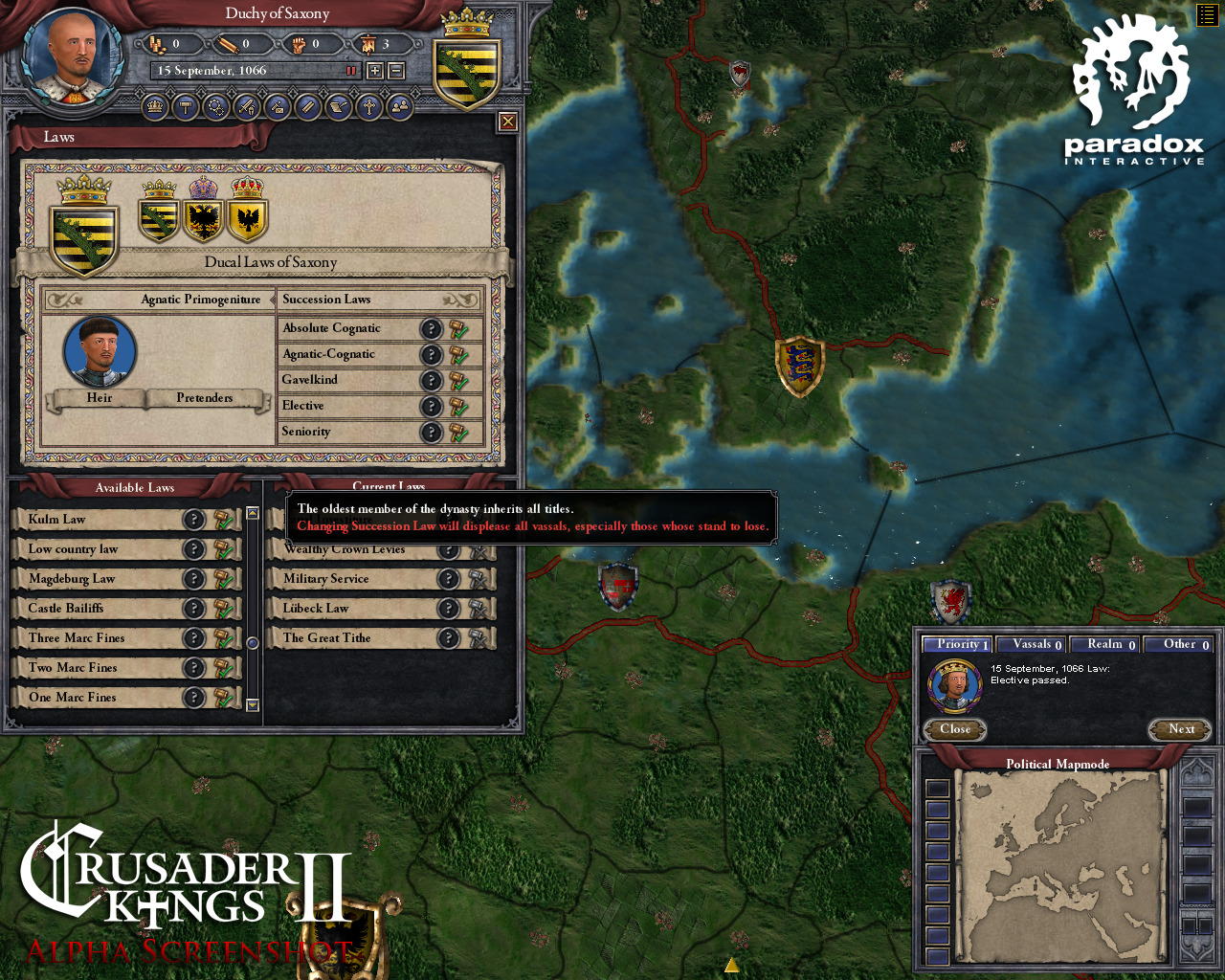This screenshot has height=980, width=1225.
Task: Enact Three Marc Fines law
Action: [x=224, y=638]
